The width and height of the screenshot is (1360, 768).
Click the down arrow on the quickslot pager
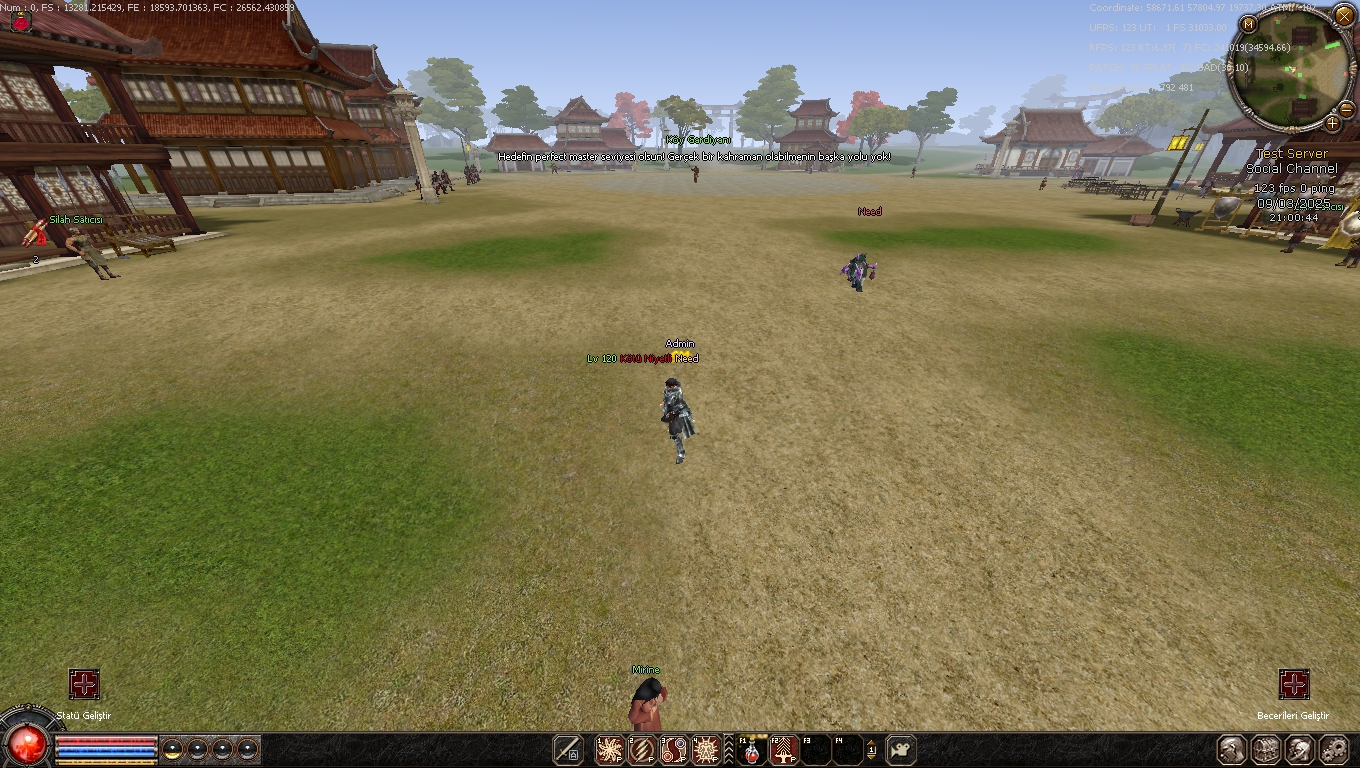coord(872,757)
